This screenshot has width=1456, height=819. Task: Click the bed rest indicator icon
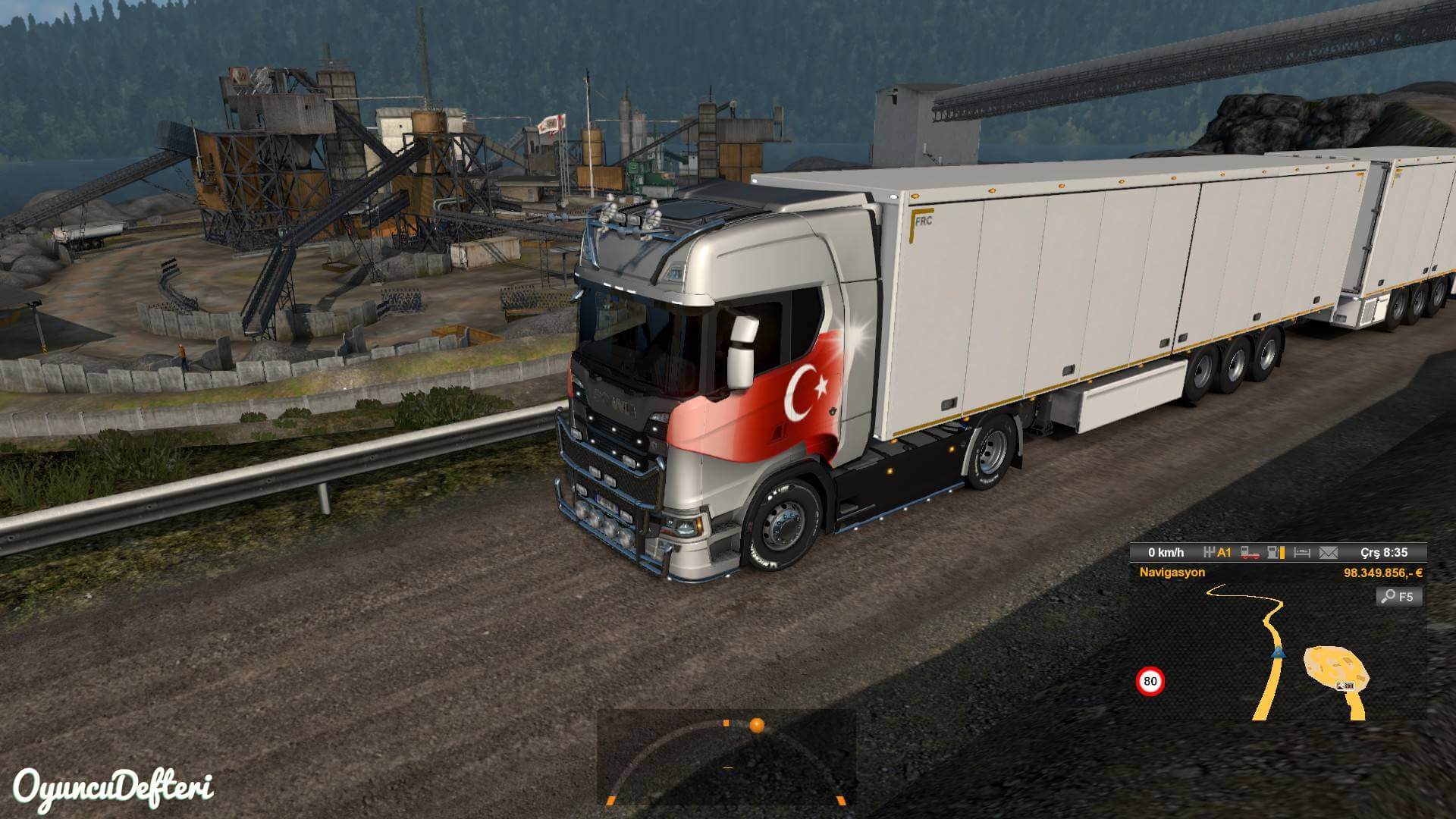(x=1301, y=553)
